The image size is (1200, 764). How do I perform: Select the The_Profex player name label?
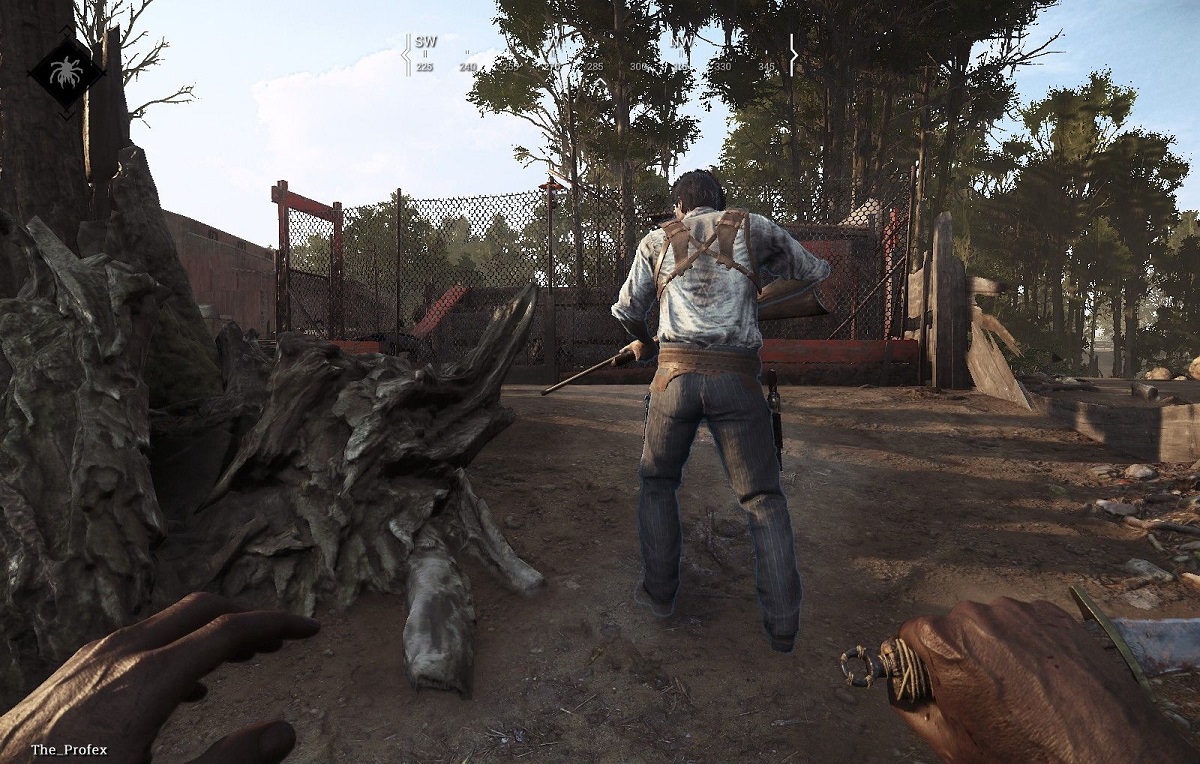[69, 750]
